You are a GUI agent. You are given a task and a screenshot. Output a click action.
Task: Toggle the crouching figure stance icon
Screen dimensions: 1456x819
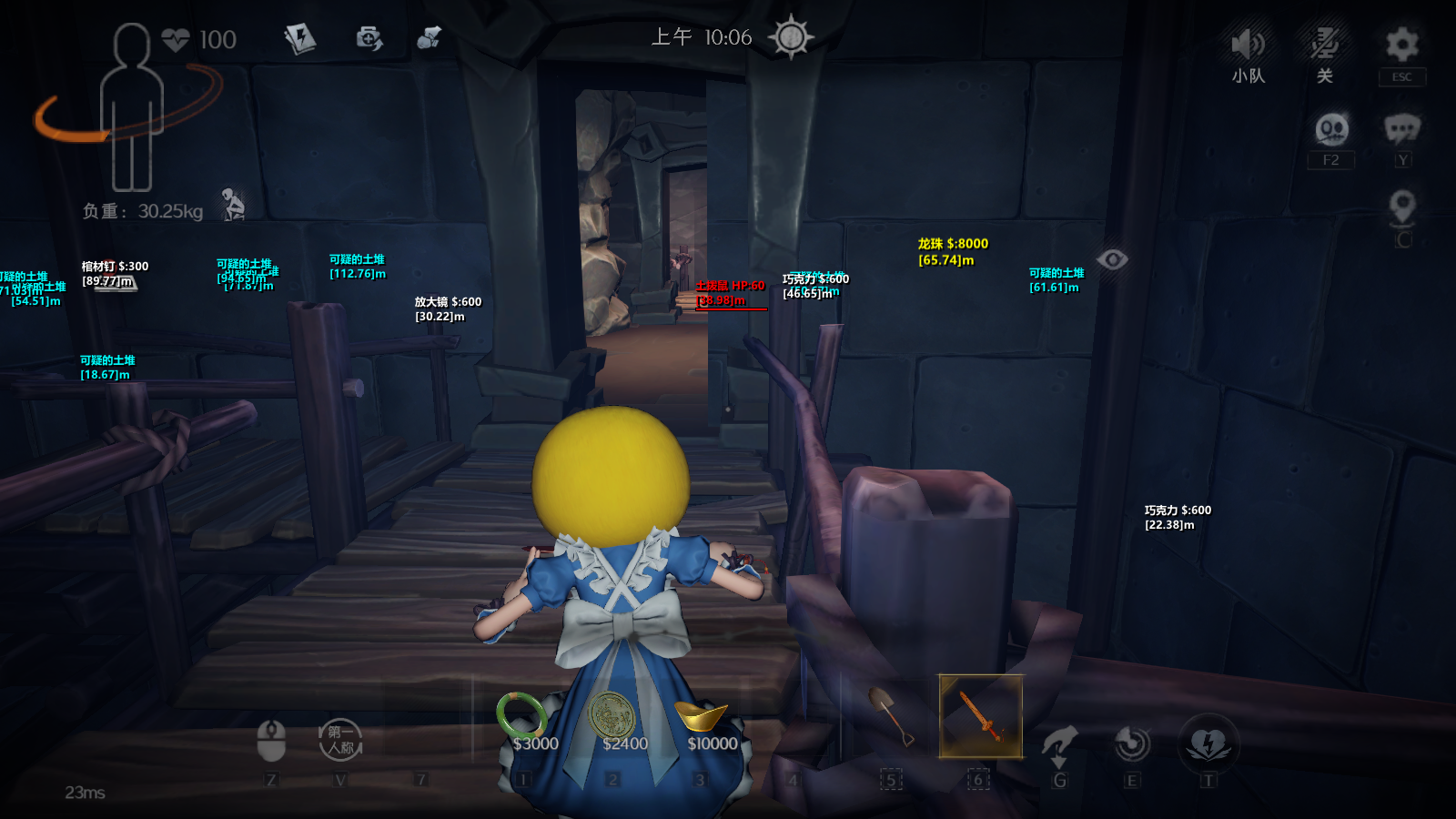tap(234, 205)
